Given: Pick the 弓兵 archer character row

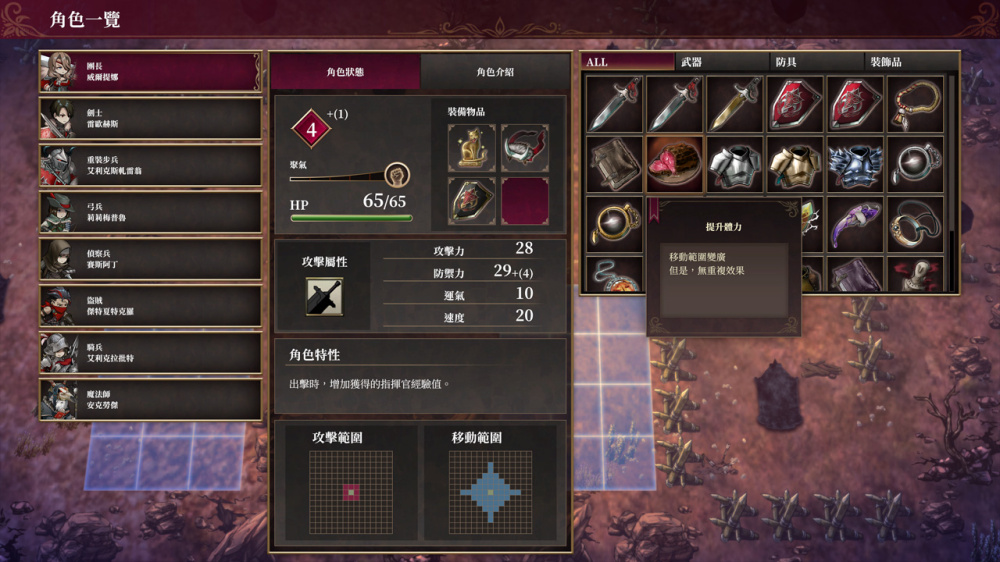Looking at the screenshot, I should [150, 212].
